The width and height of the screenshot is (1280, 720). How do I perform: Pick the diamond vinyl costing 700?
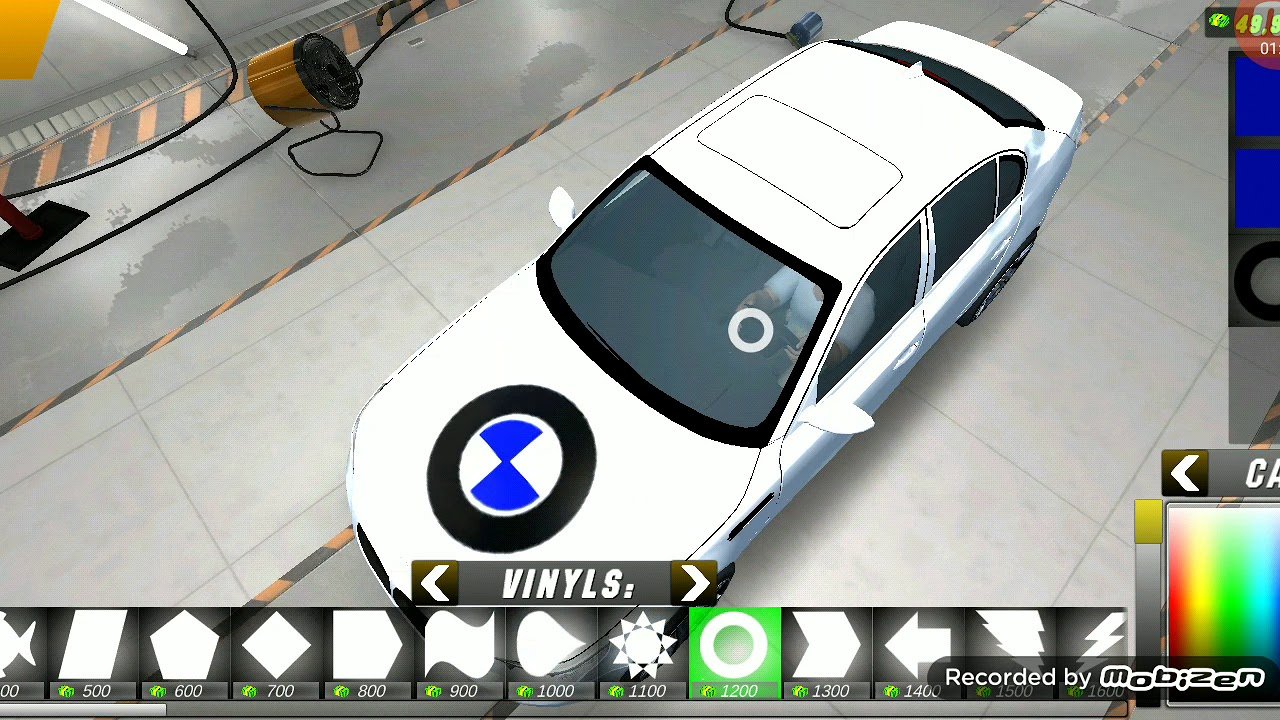pyautogui.click(x=276, y=647)
